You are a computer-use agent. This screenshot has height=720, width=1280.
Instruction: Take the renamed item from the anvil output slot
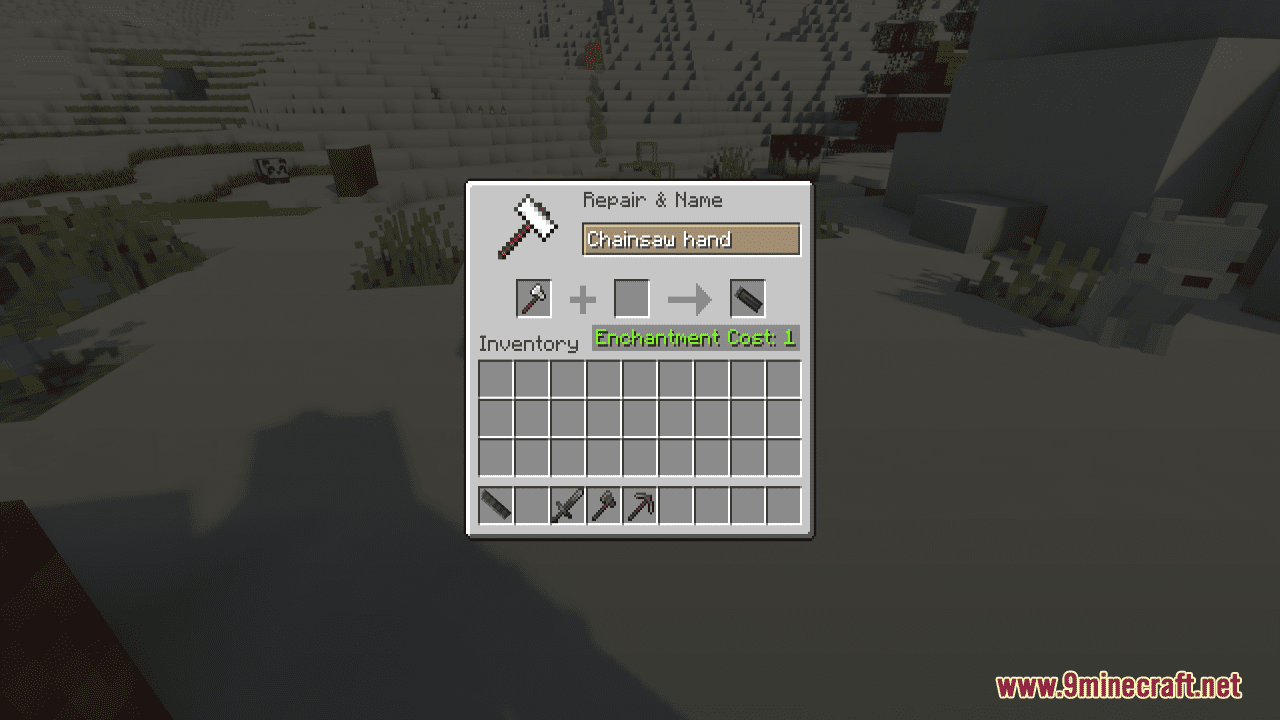[x=747, y=299]
